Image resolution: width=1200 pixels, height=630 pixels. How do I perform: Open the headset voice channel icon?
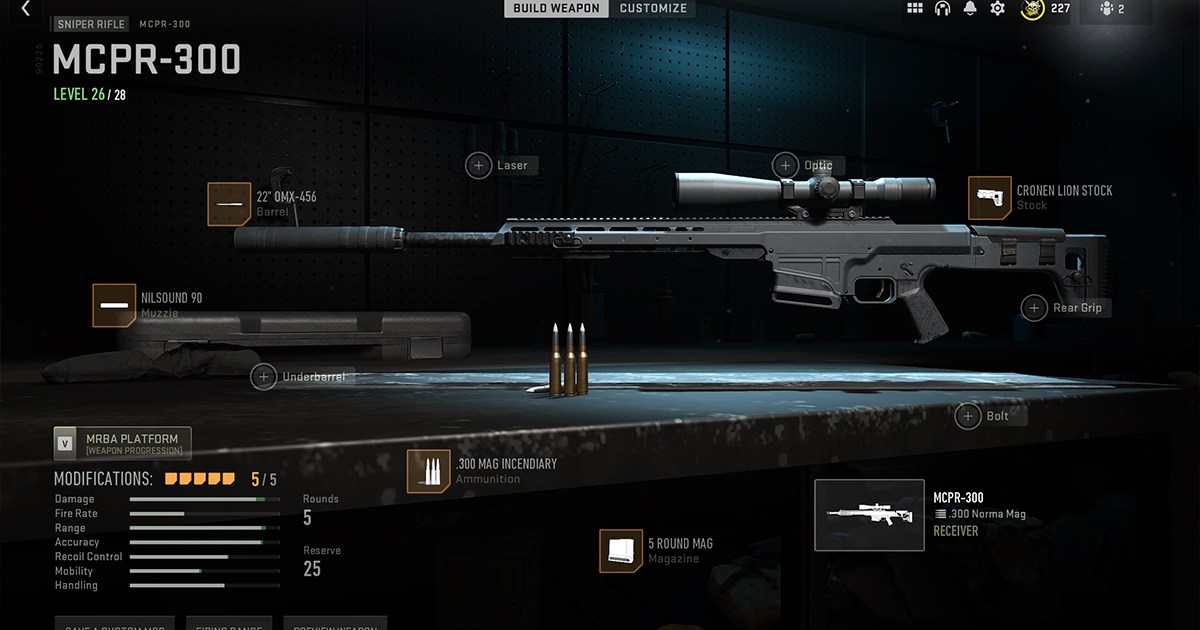pyautogui.click(x=942, y=9)
